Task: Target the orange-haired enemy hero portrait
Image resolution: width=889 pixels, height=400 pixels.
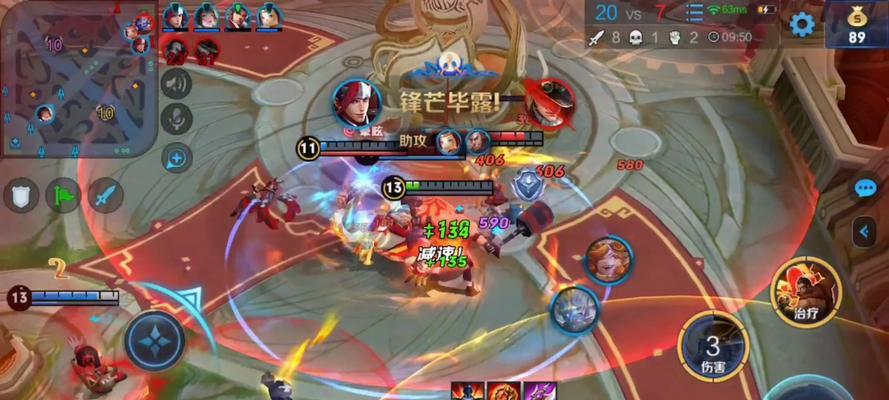Action: [x=608, y=261]
